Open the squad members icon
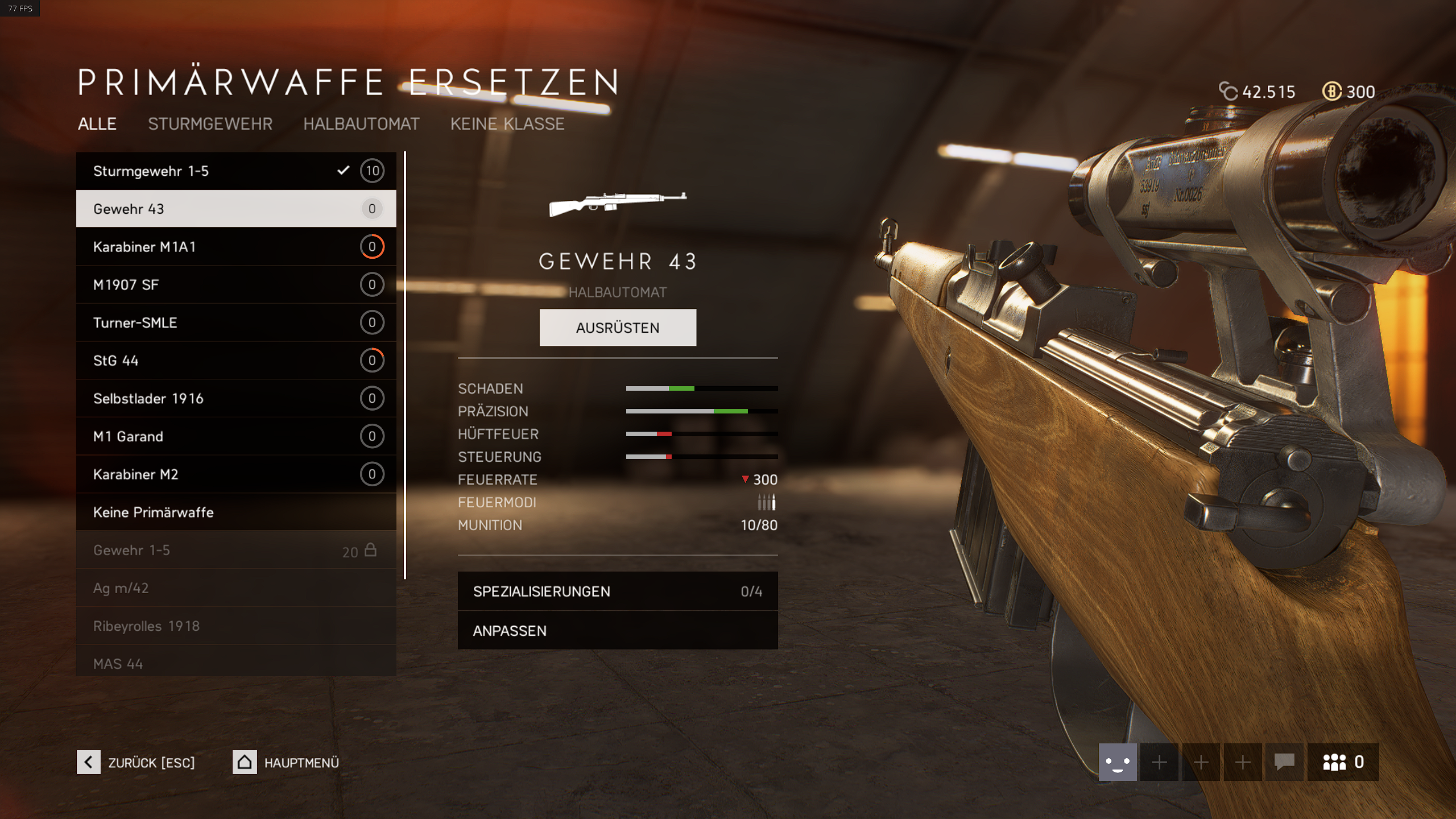1456x819 pixels. [1342, 762]
